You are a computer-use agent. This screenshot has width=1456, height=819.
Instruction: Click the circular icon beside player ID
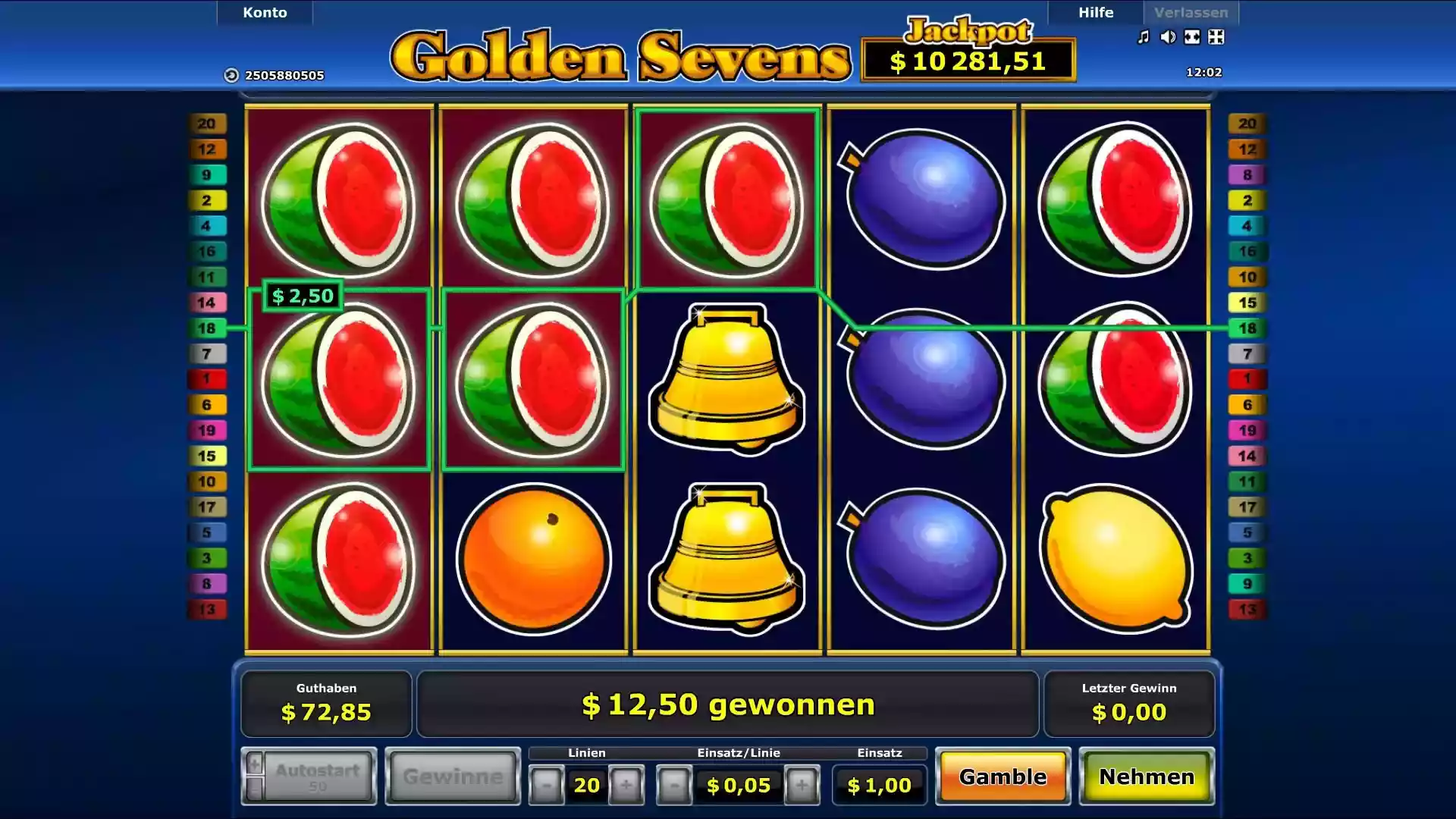click(230, 75)
